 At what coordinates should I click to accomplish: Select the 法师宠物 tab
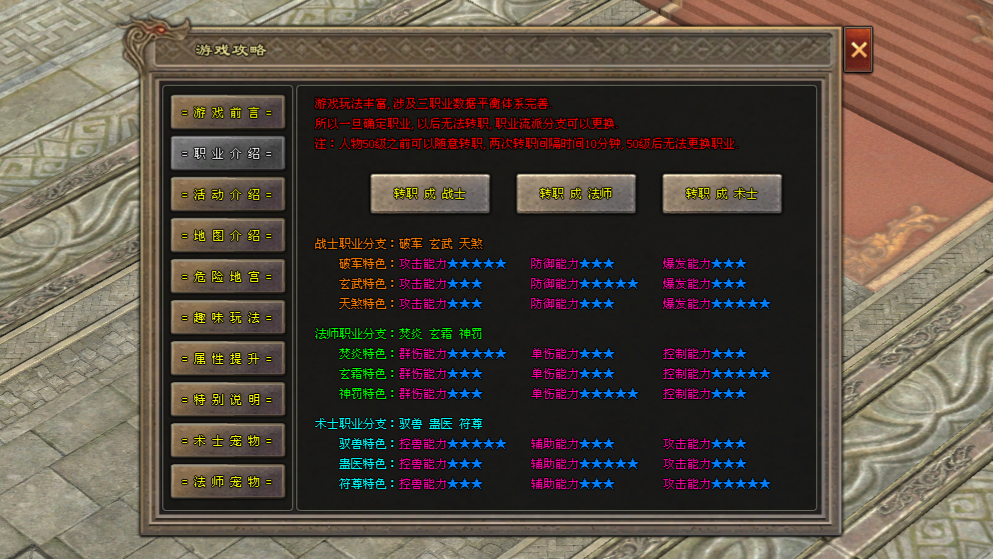pos(227,481)
